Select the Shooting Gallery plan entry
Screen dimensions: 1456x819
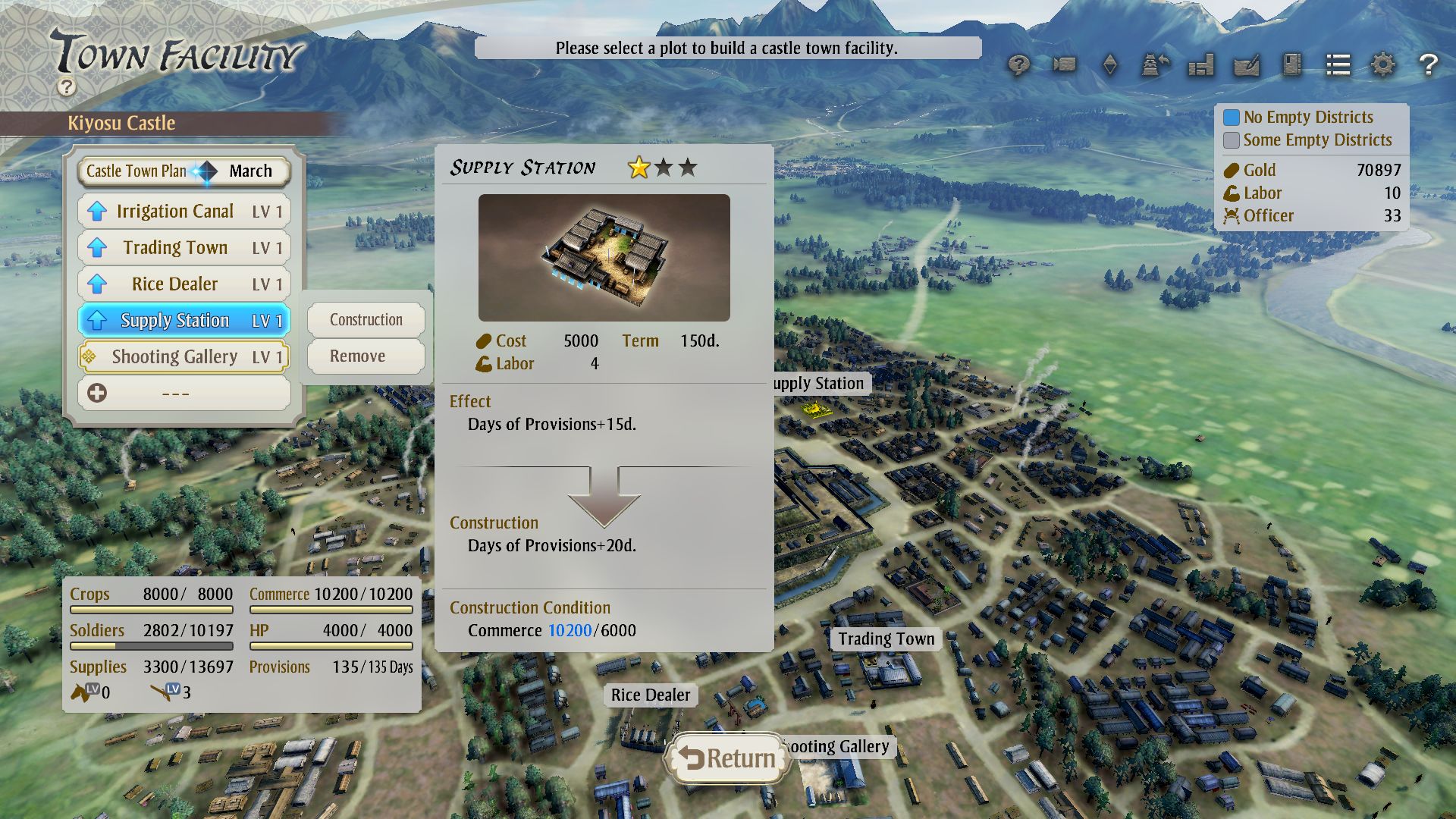[182, 356]
